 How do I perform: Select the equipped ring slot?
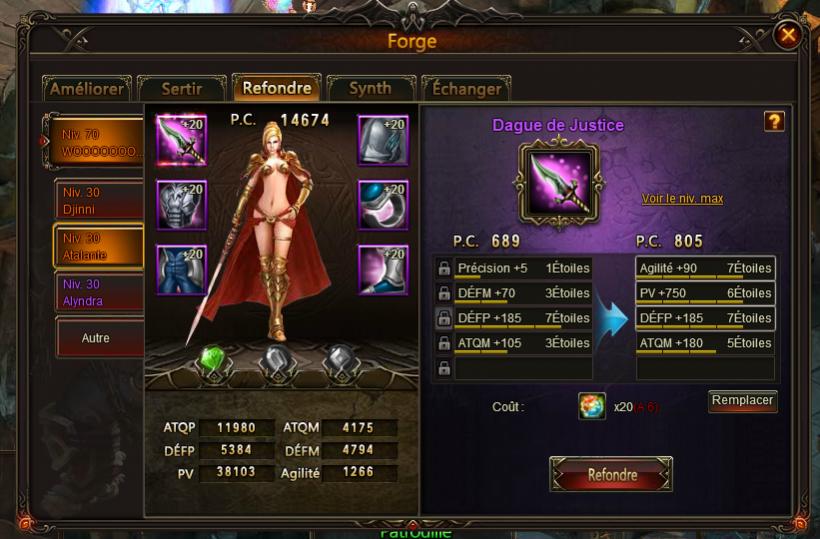383,206
